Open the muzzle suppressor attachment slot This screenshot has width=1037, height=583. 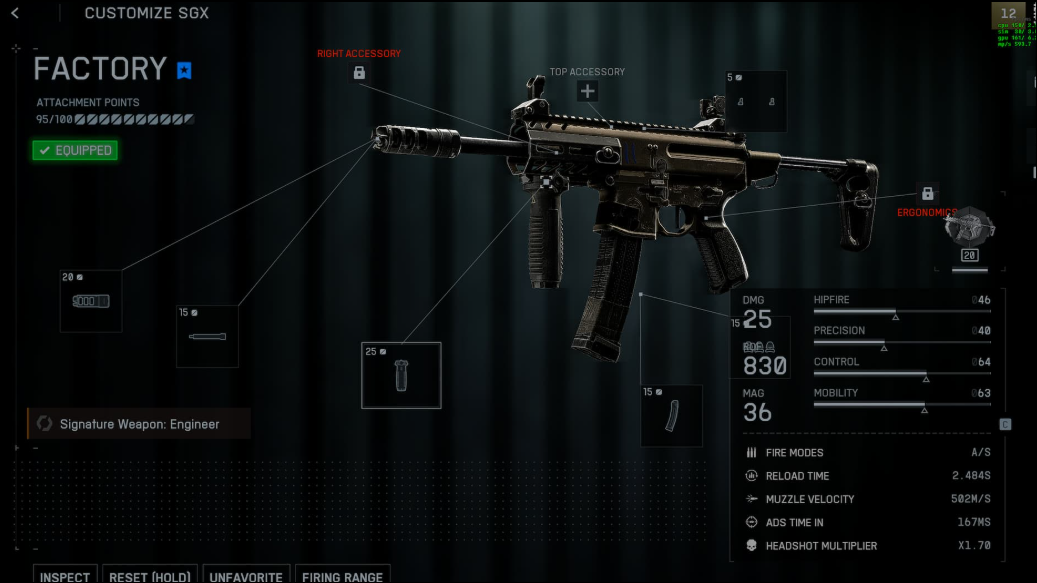[91, 300]
